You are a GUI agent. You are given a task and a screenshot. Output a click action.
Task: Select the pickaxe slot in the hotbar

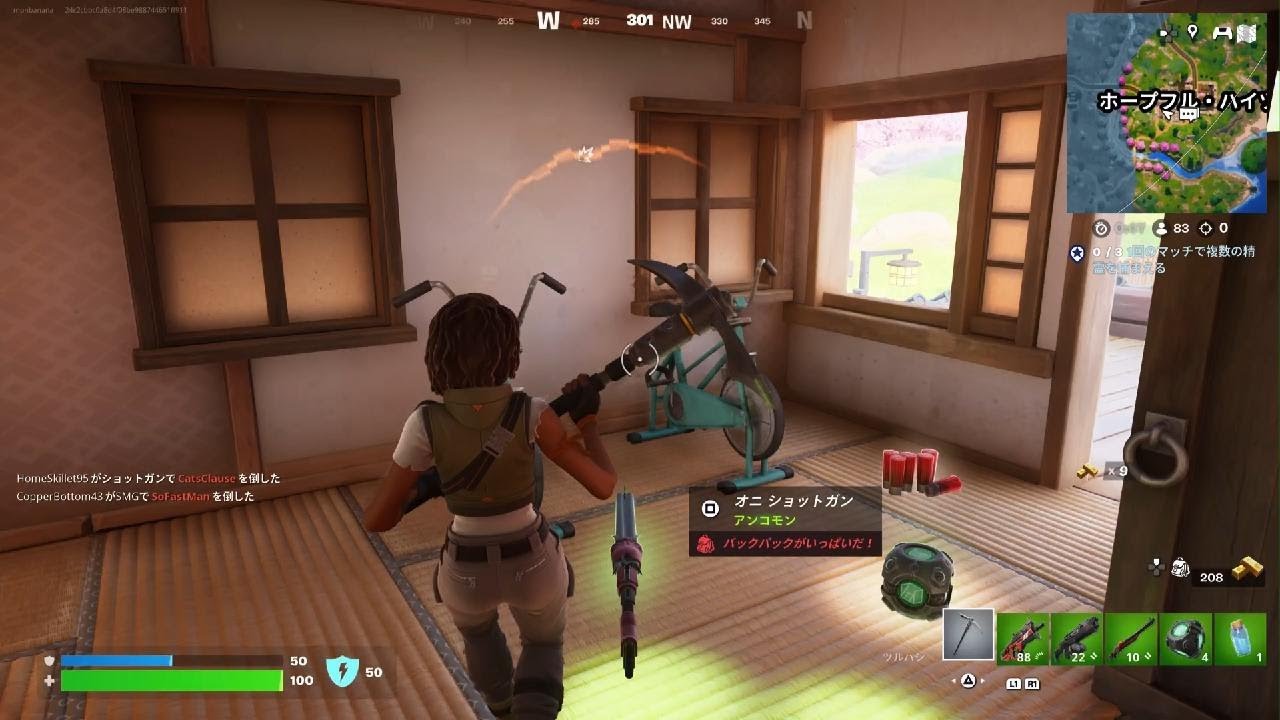click(966, 634)
